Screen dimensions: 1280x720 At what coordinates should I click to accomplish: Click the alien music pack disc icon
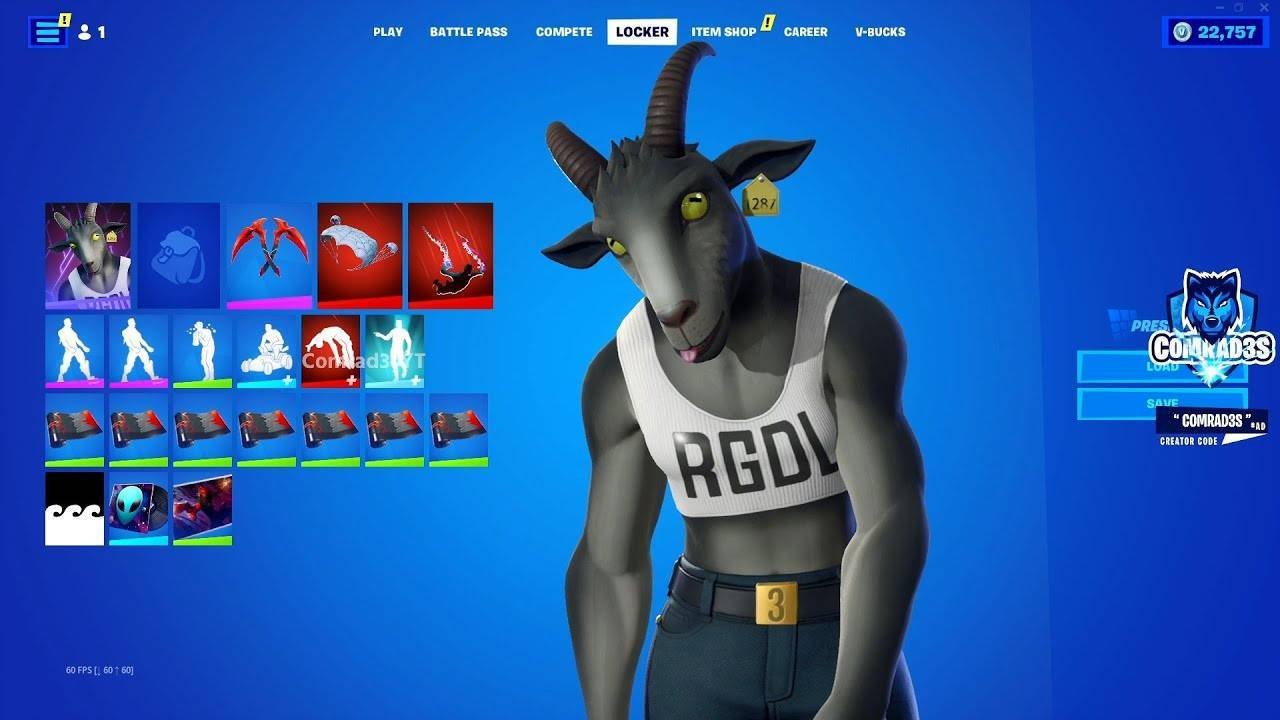pyautogui.click(x=138, y=510)
